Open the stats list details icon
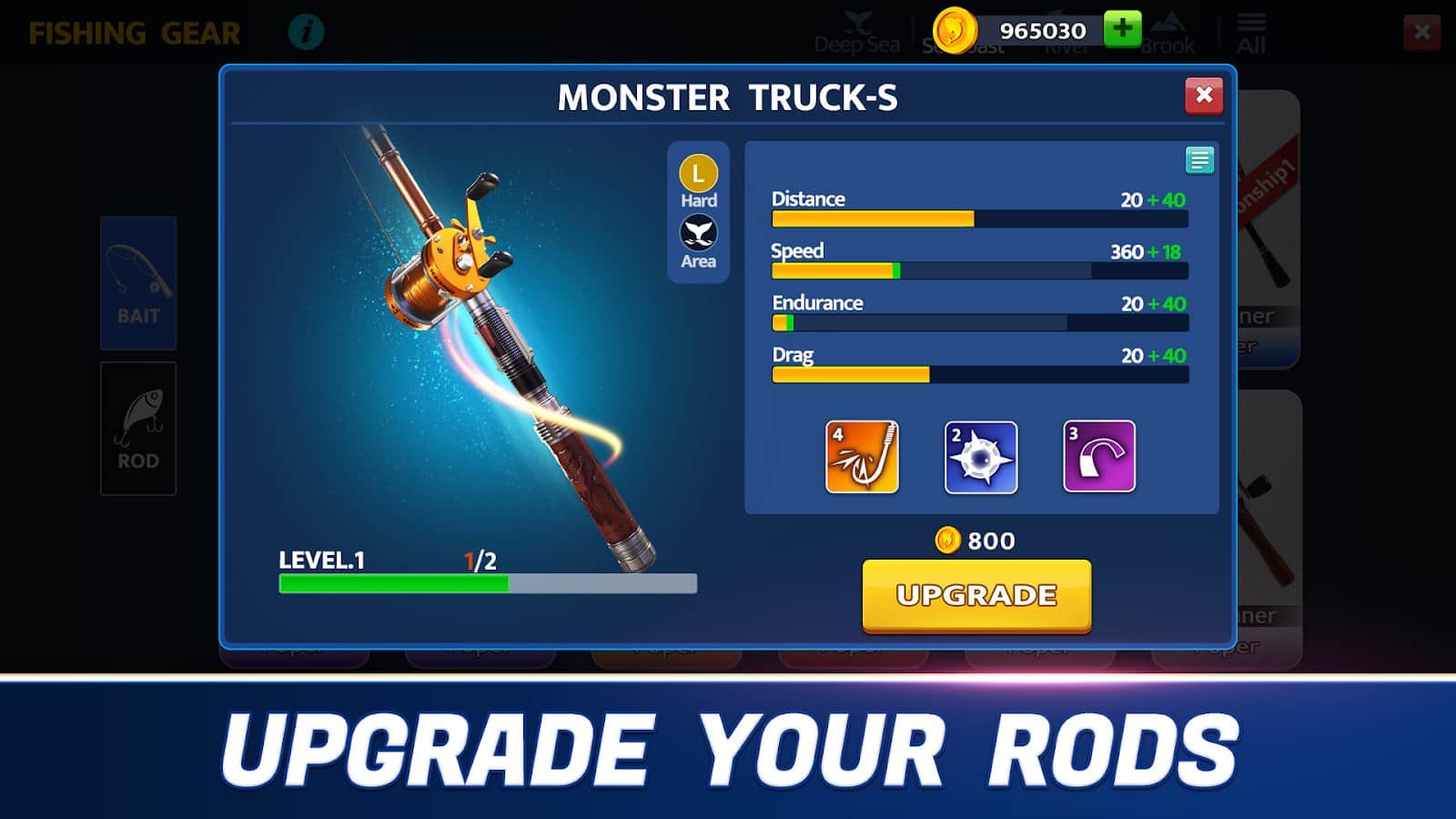Image resolution: width=1456 pixels, height=819 pixels. 1199,161
